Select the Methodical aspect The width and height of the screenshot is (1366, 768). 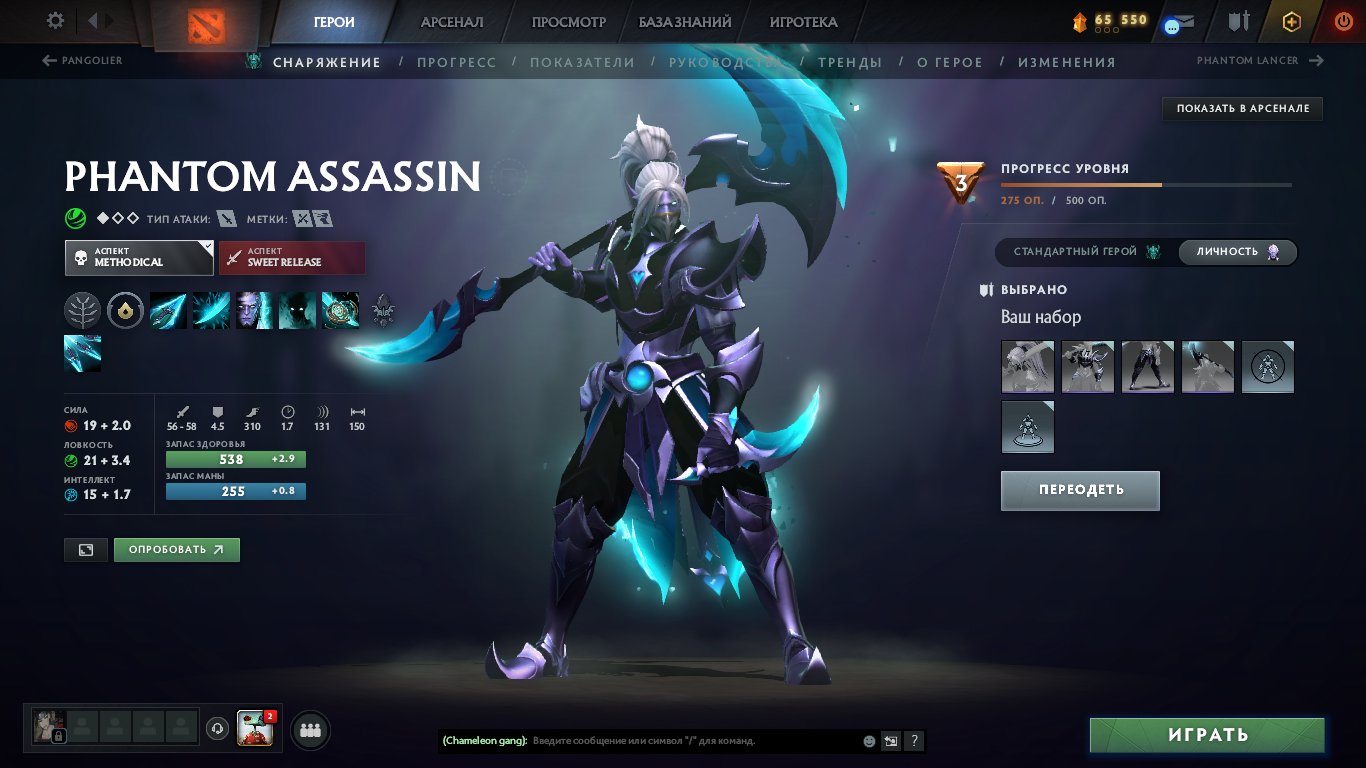[139, 258]
